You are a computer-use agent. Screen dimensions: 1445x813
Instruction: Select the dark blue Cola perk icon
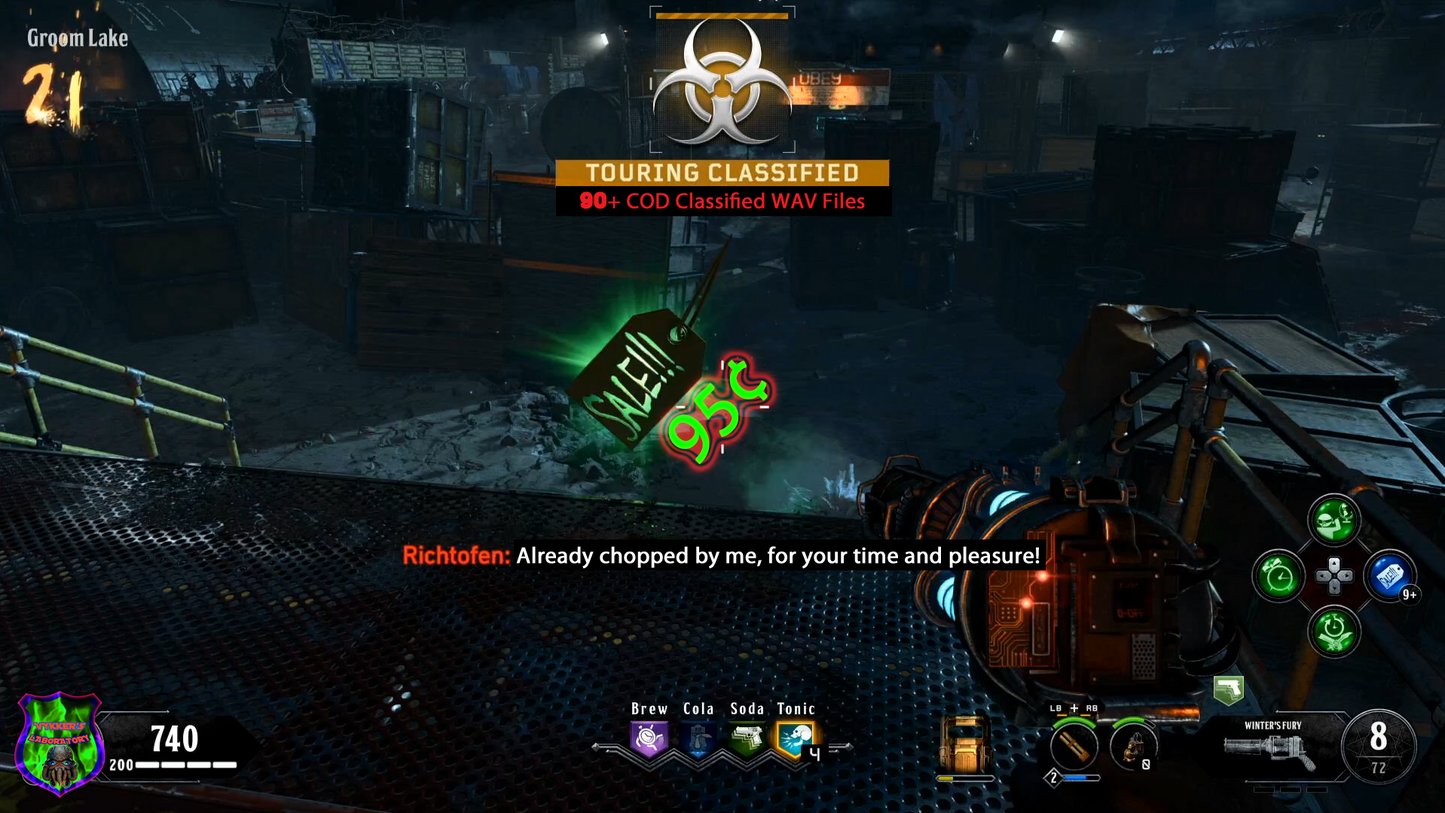(698, 740)
